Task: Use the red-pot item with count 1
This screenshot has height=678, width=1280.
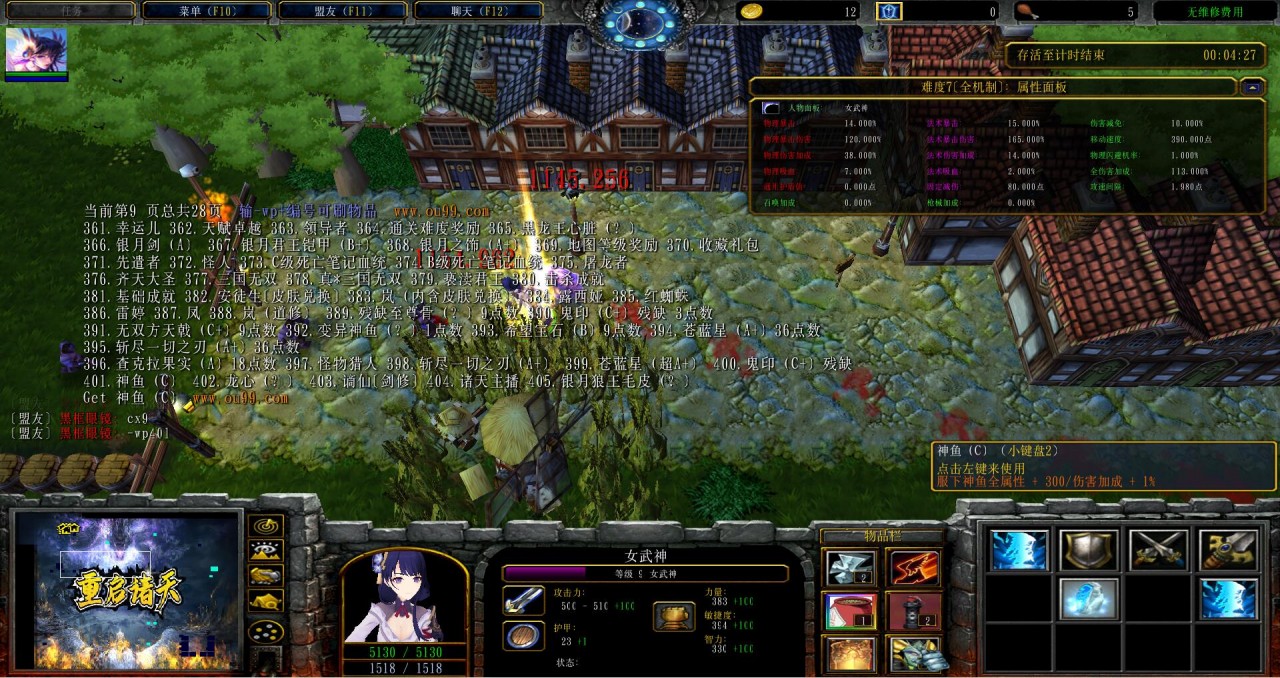Action: tap(850, 611)
